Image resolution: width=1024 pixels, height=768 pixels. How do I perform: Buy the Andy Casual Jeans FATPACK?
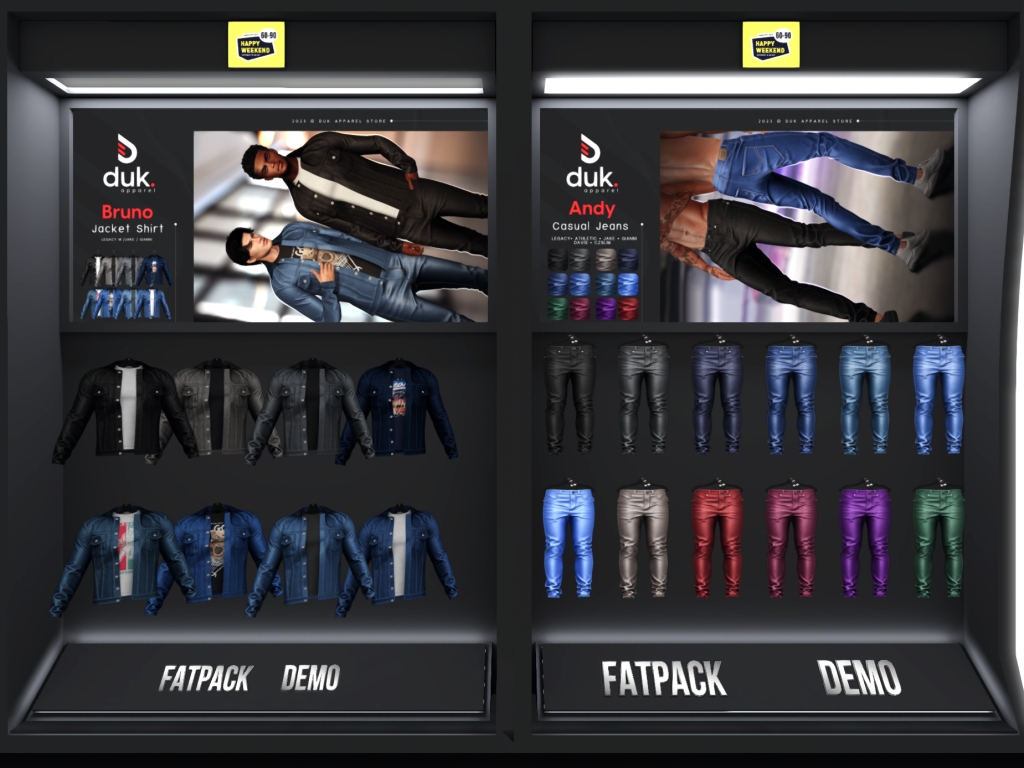pyautogui.click(x=663, y=678)
